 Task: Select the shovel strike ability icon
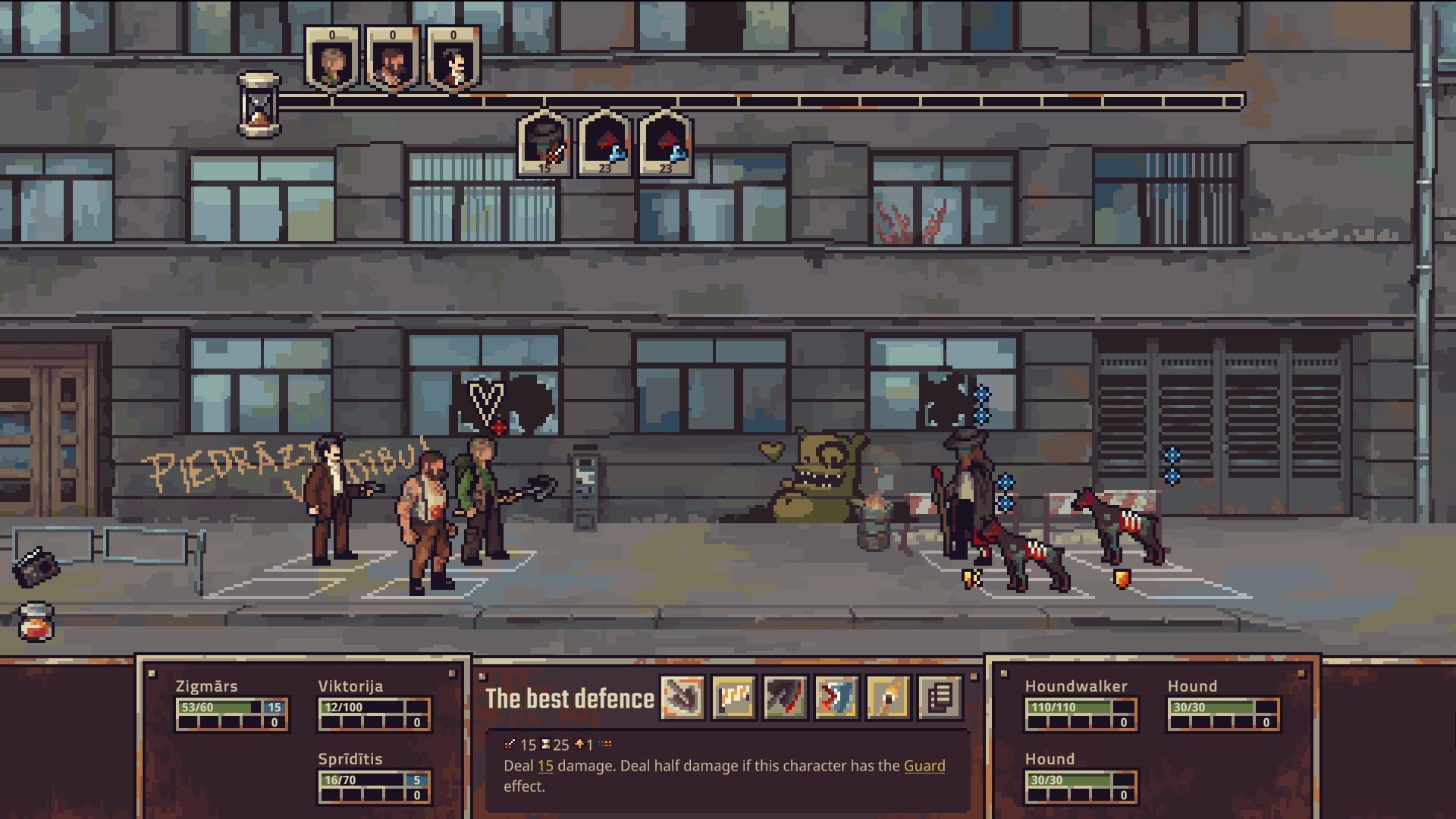683,697
